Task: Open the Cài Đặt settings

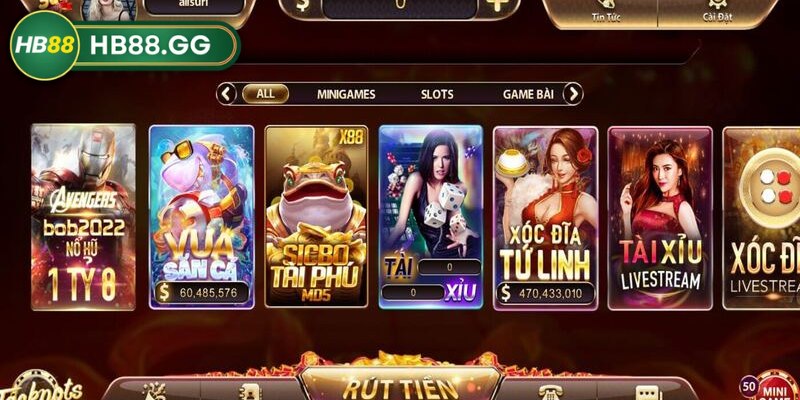Action: pyautogui.click(x=716, y=10)
